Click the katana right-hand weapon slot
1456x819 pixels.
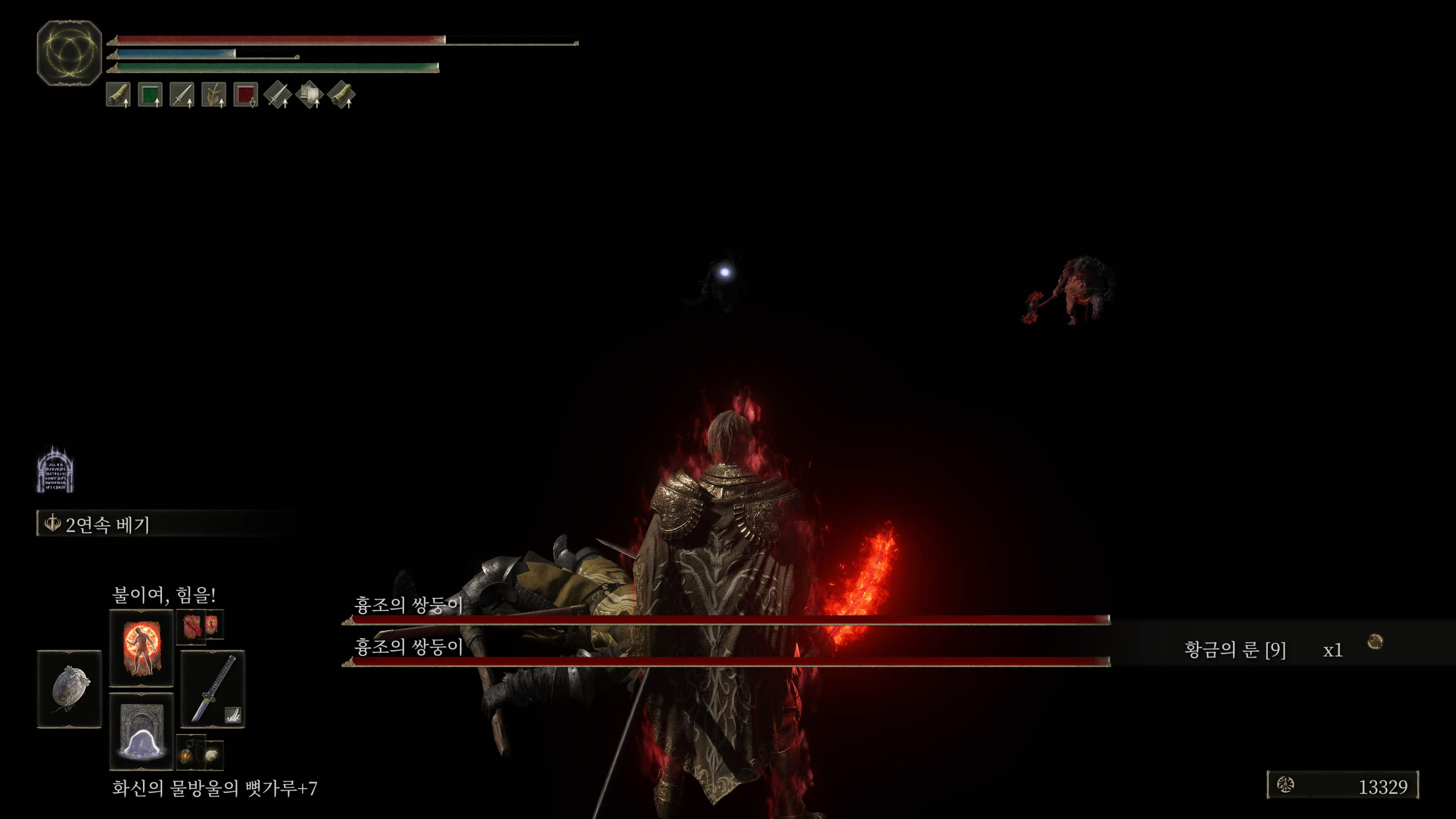[x=212, y=689]
